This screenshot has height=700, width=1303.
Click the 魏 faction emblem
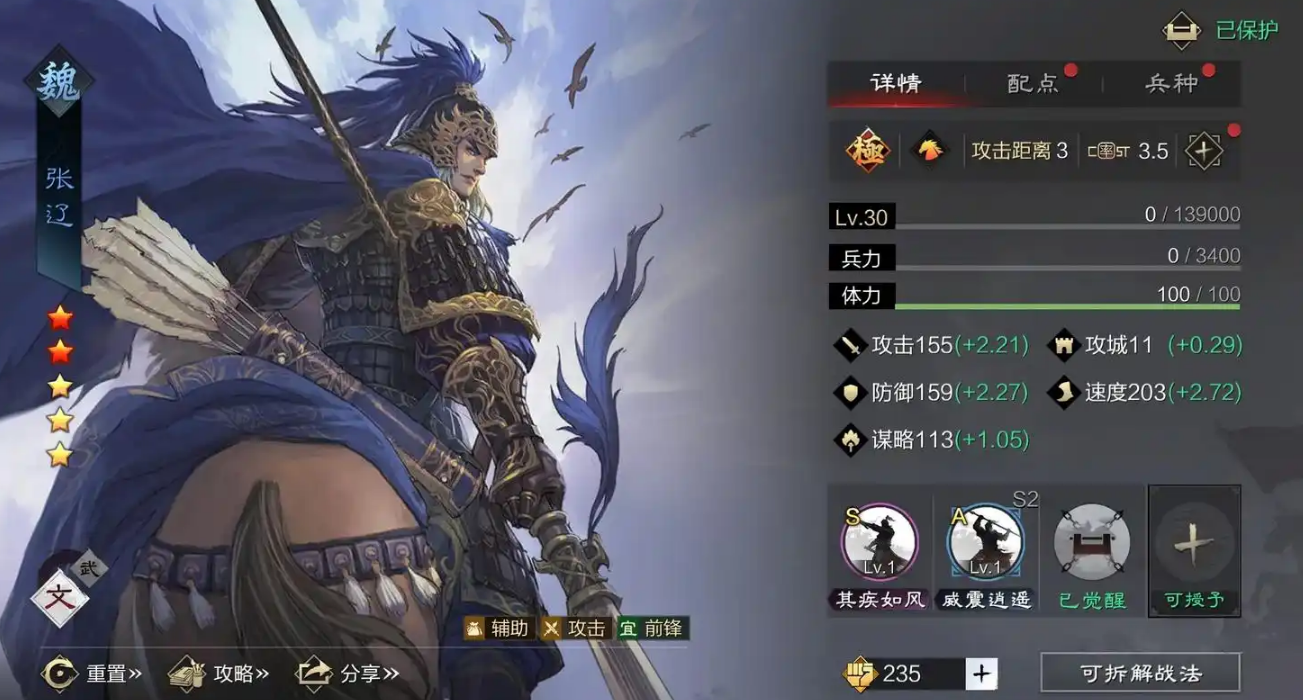coord(59,82)
